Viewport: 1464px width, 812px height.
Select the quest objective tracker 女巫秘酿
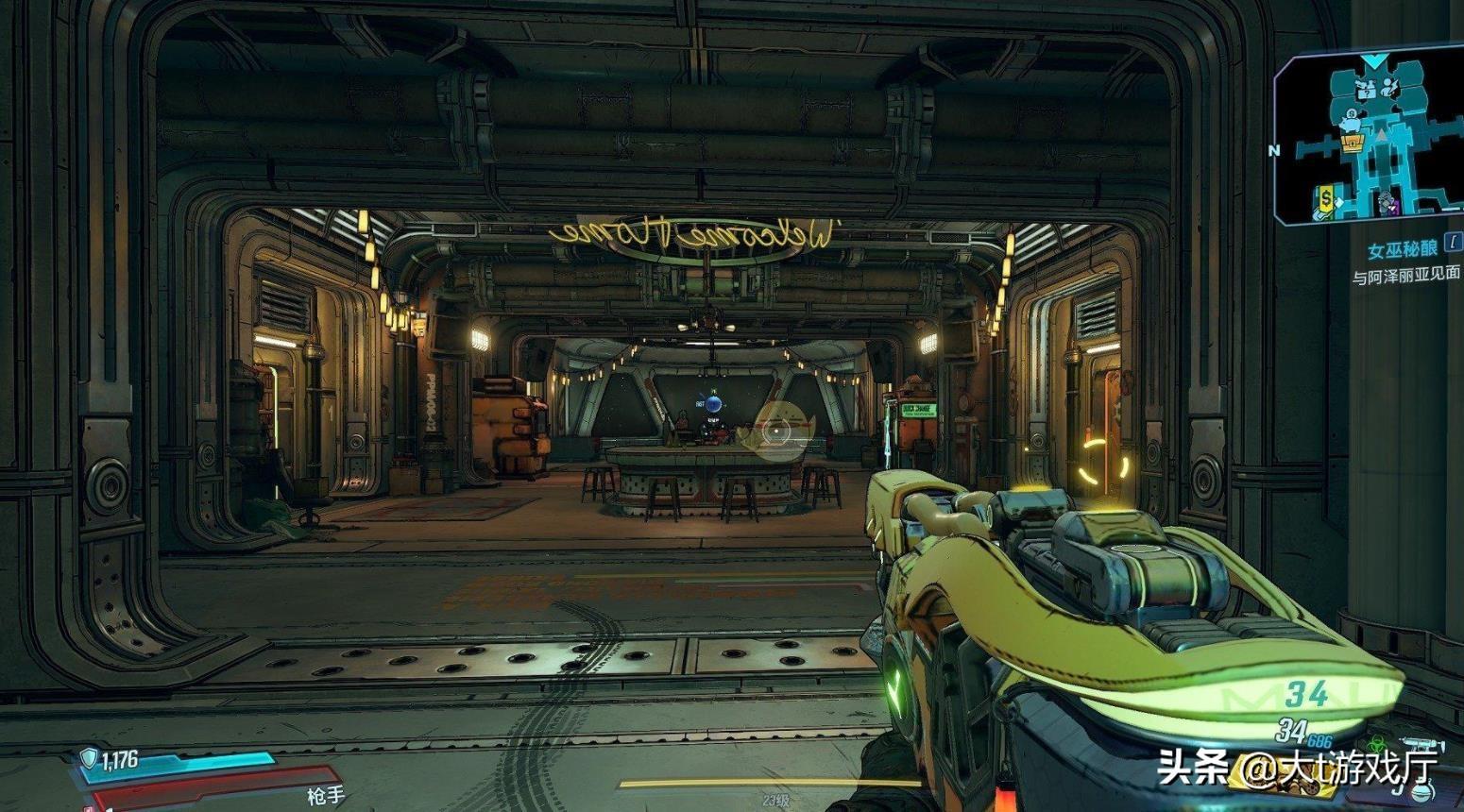point(1403,251)
